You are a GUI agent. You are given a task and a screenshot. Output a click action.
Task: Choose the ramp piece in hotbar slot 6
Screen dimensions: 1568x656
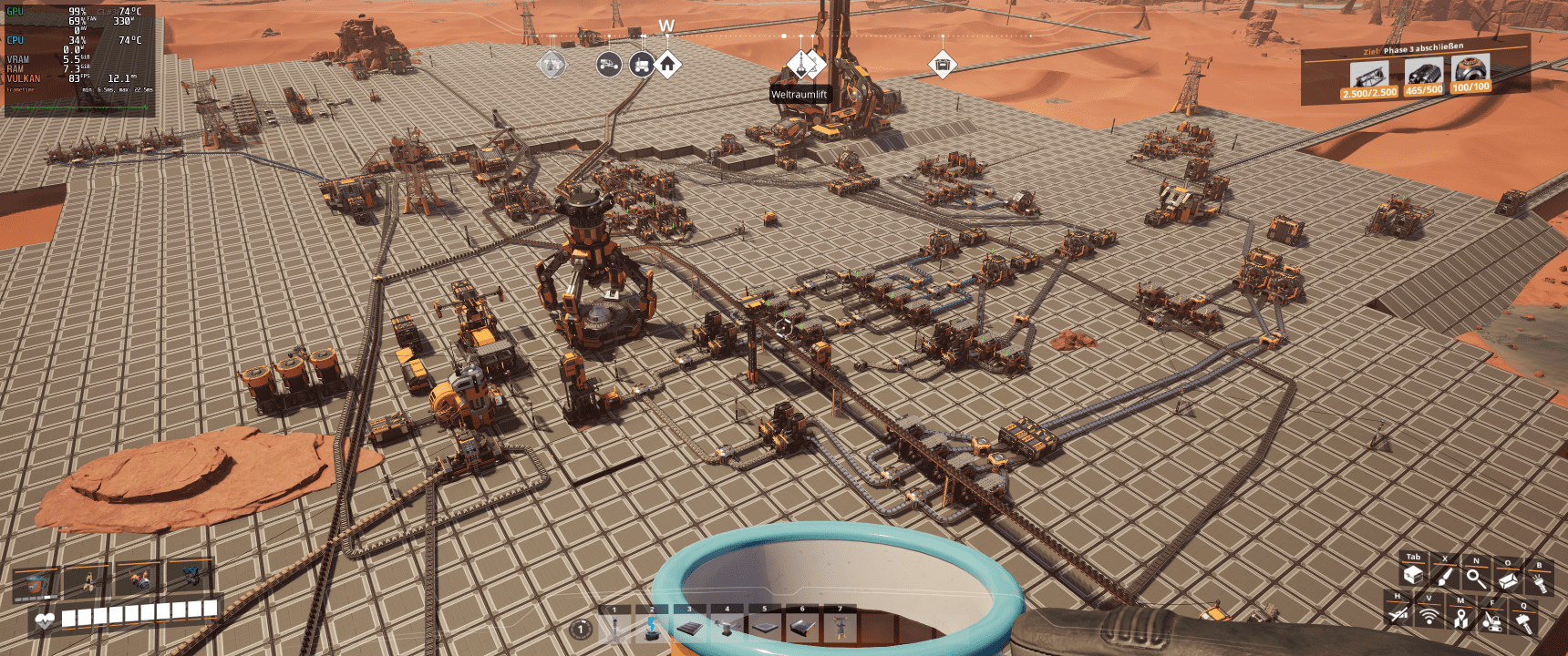click(x=802, y=628)
